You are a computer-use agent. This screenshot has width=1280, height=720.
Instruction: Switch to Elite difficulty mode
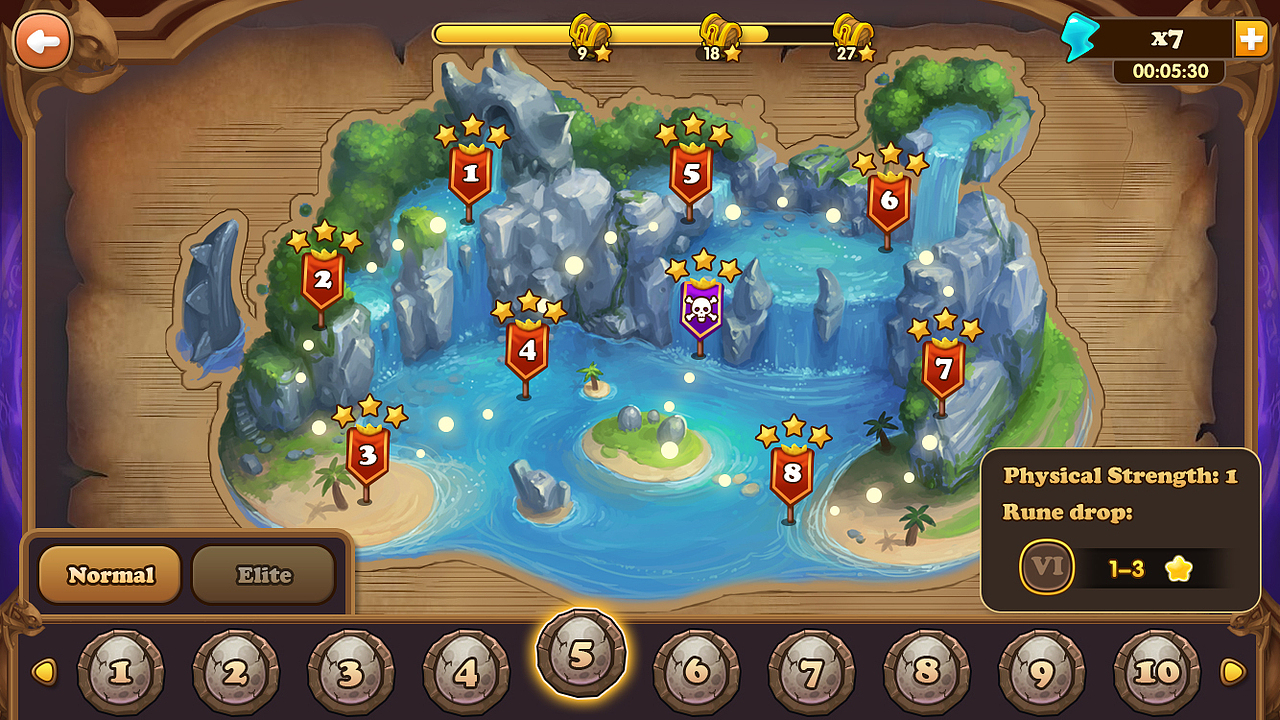coord(263,574)
